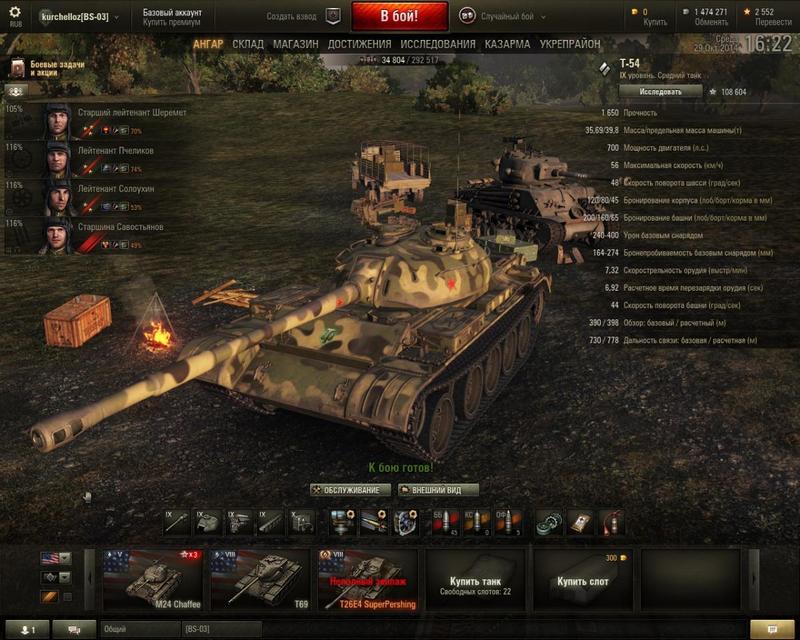Open the ОБСЛУЖИВАНИЕ service window
This screenshot has height=640, width=800.
coord(351,490)
